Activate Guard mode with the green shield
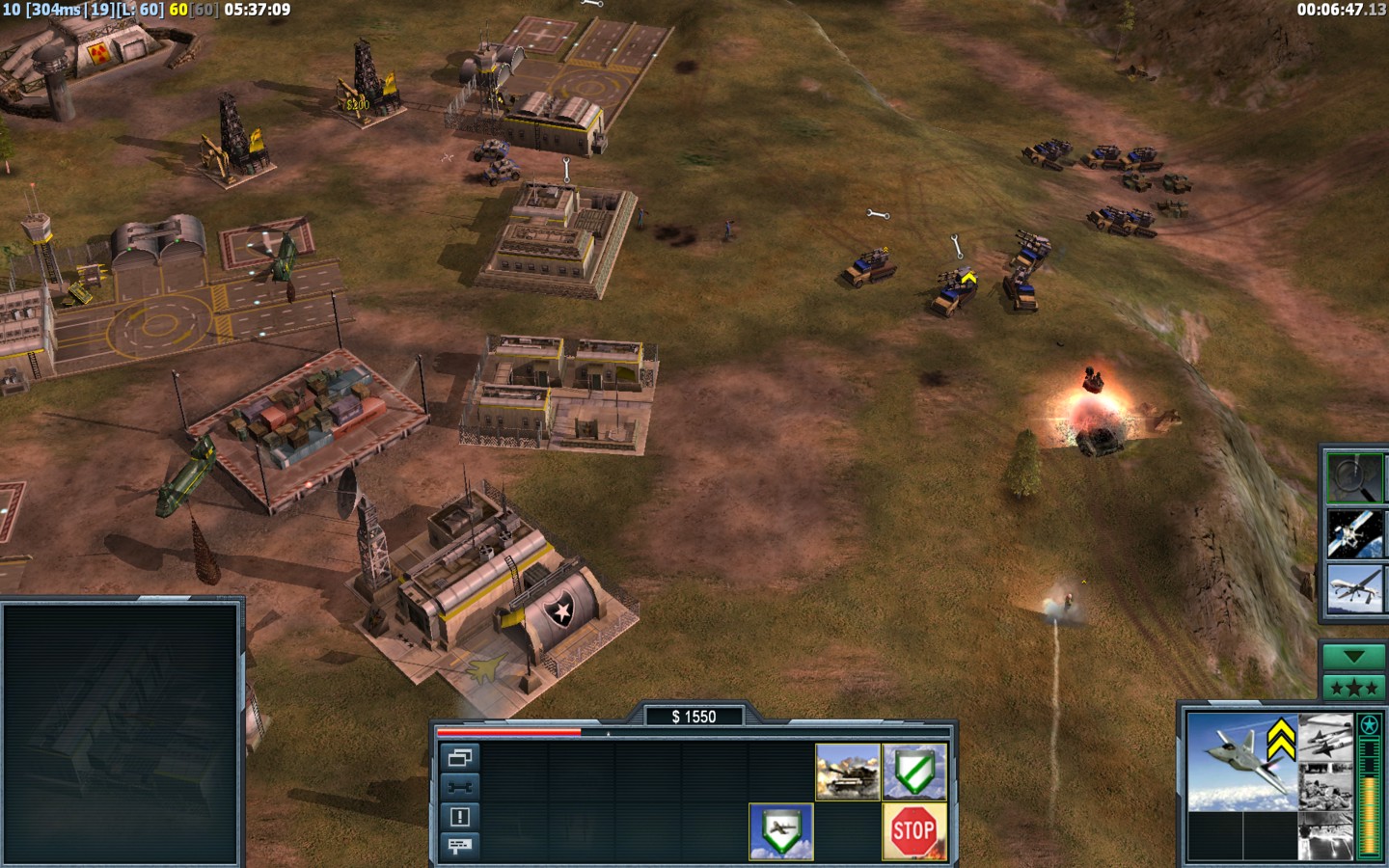The width and height of the screenshot is (1389, 868). click(x=913, y=772)
